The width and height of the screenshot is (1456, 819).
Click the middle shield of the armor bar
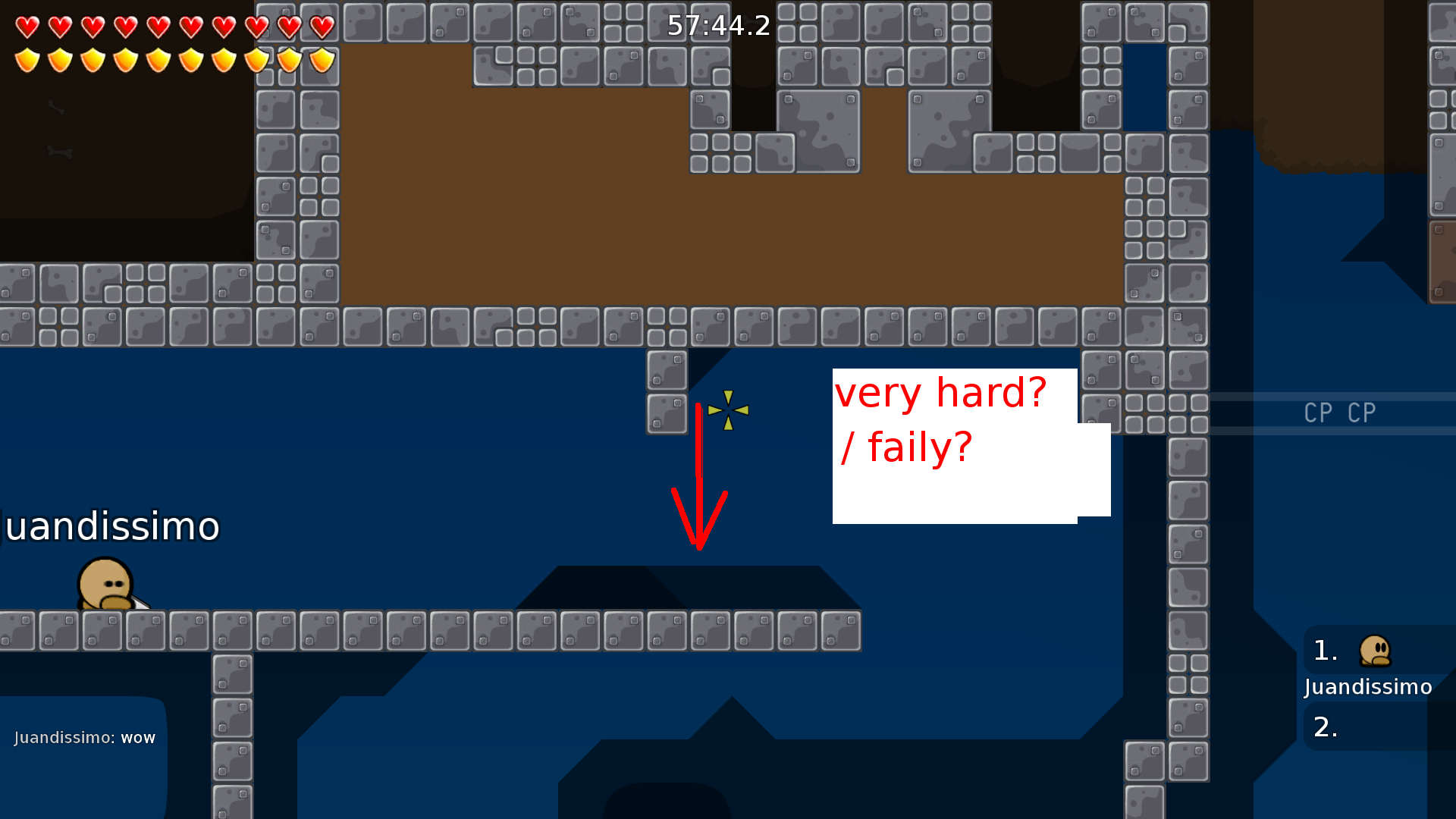pyautogui.click(x=157, y=60)
